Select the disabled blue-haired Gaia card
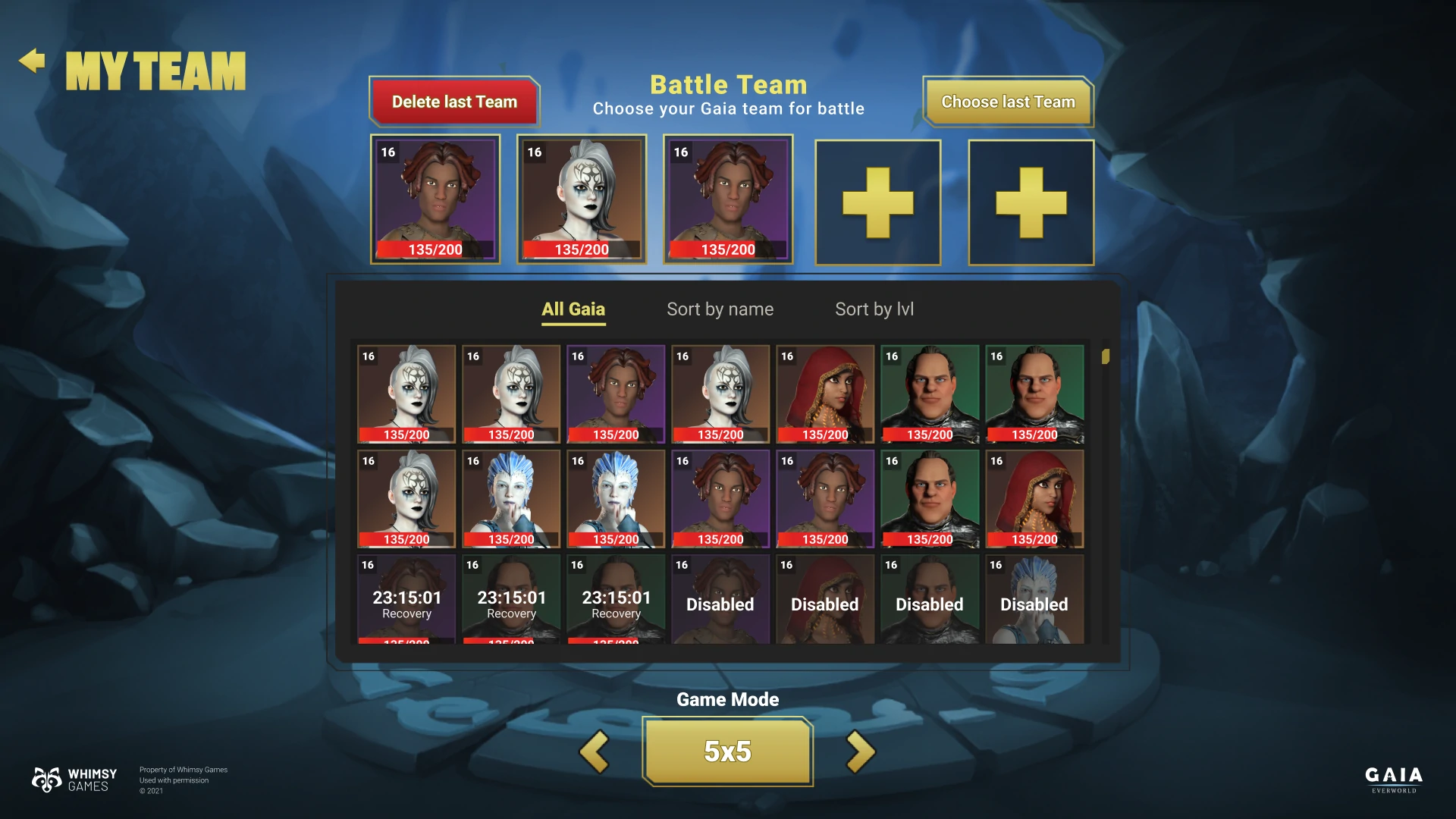This screenshot has height=819, width=1456. pyautogui.click(x=1034, y=600)
